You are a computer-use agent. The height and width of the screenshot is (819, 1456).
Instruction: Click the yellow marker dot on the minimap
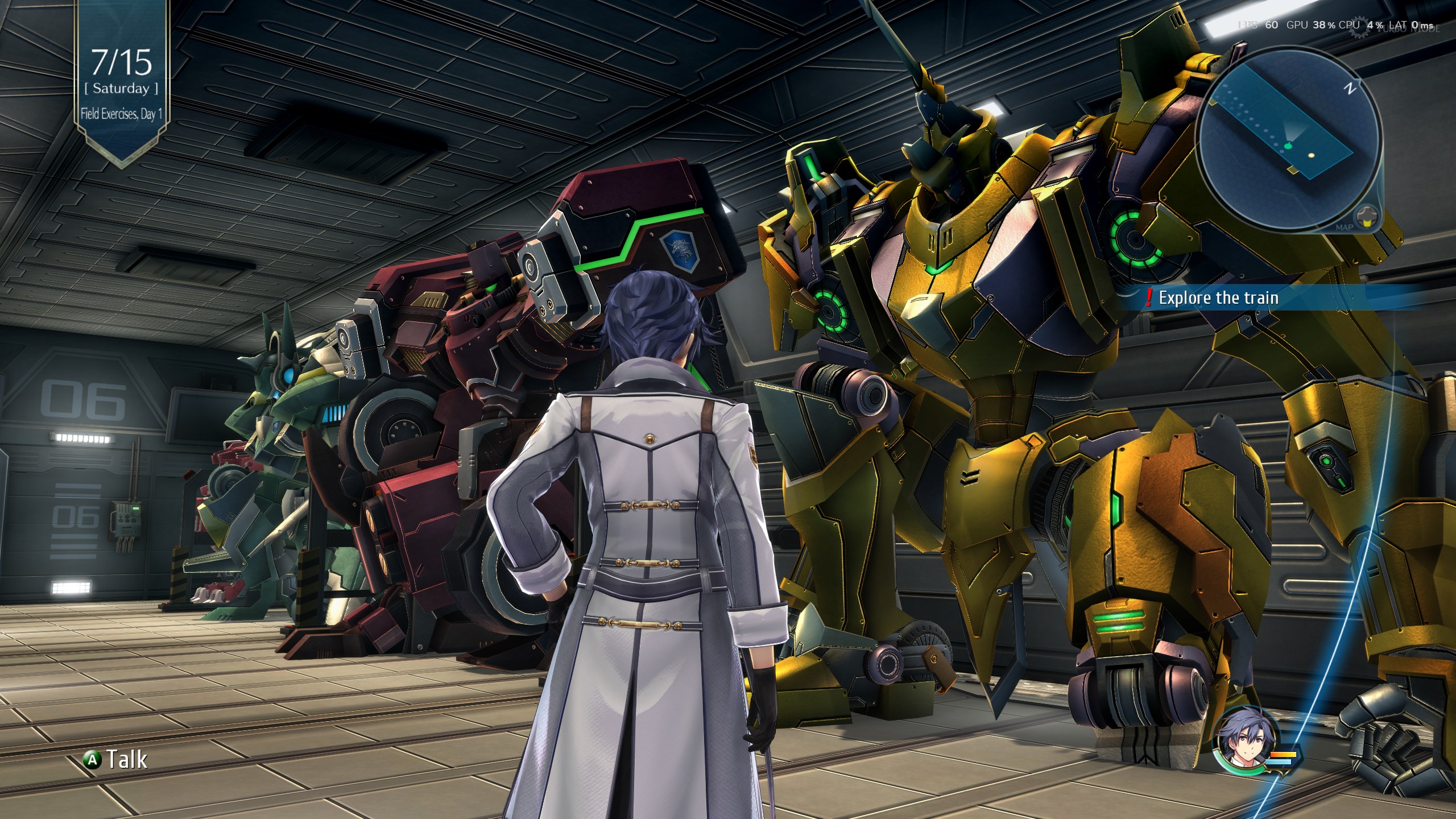pyautogui.click(x=1312, y=155)
